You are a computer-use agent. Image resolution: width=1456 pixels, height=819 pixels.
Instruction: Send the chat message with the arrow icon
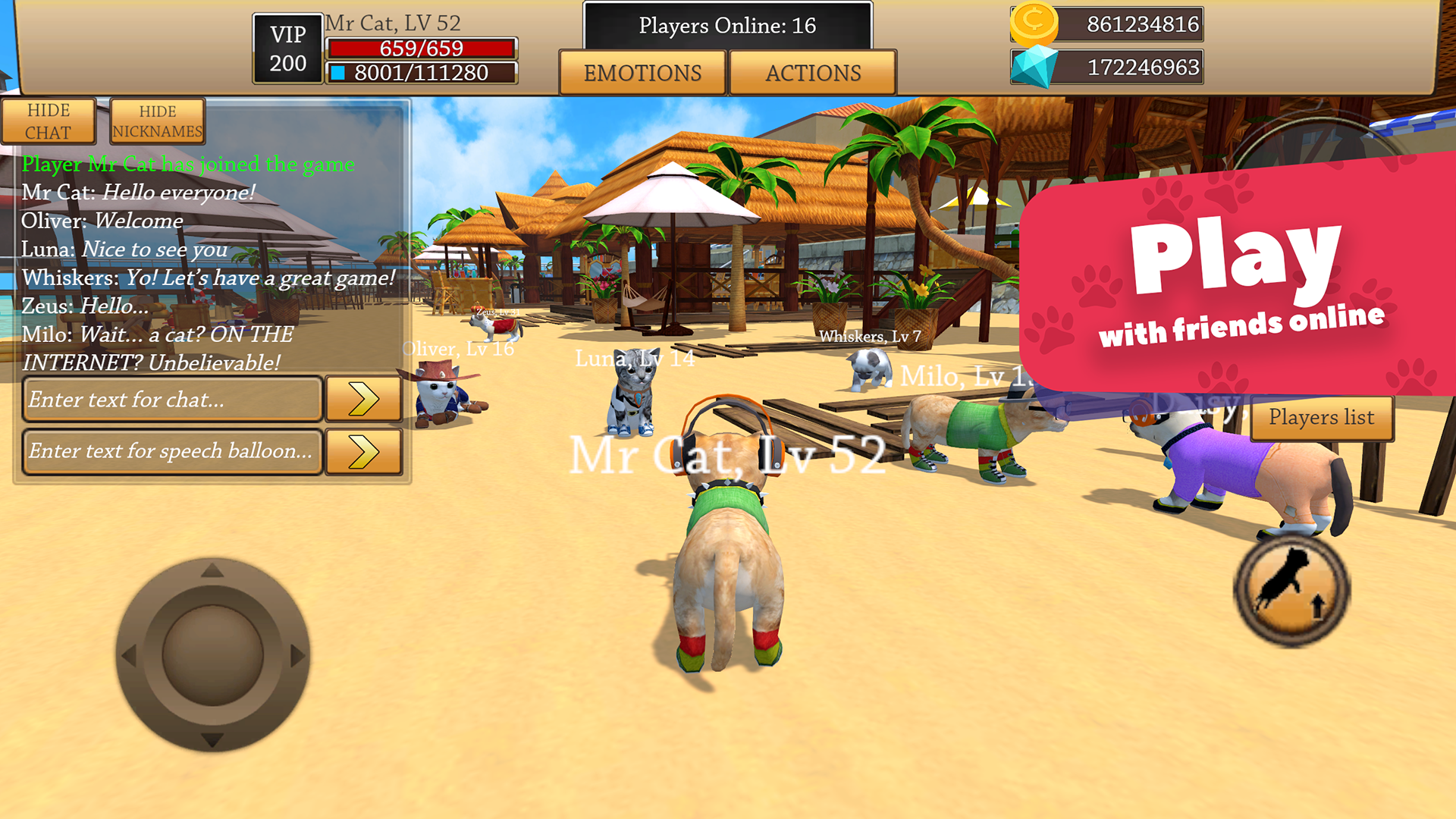(364, 399)
